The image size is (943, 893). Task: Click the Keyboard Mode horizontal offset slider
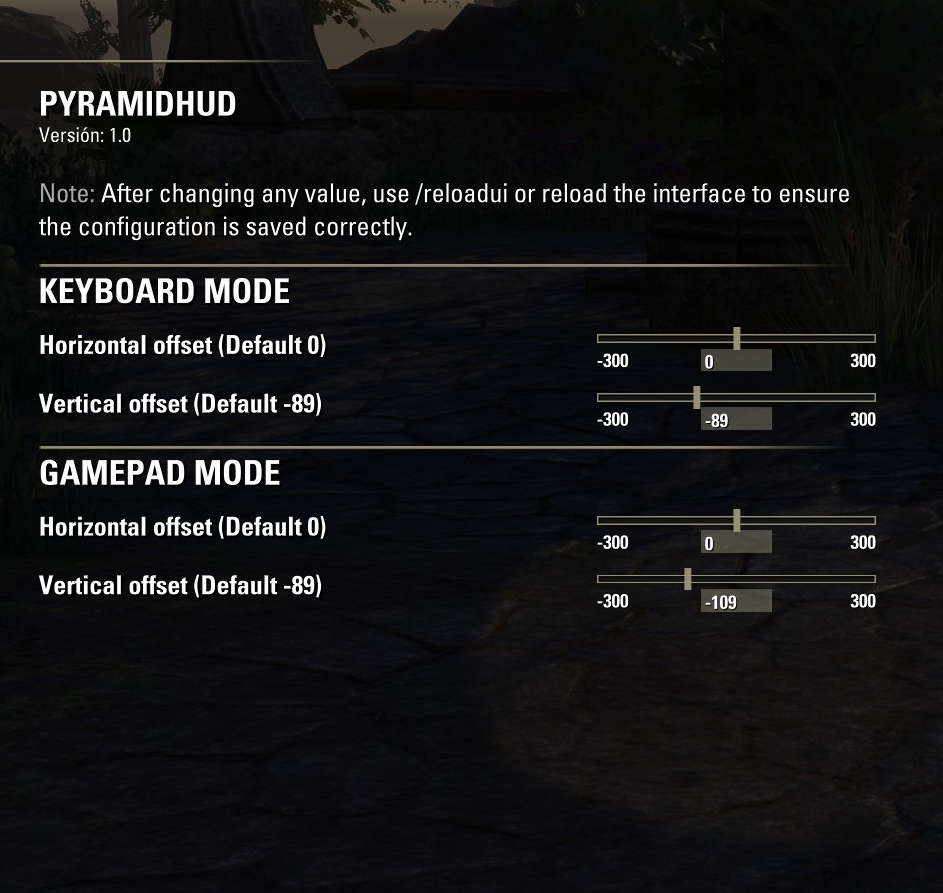pyautogui.click(x=736, y=339)
